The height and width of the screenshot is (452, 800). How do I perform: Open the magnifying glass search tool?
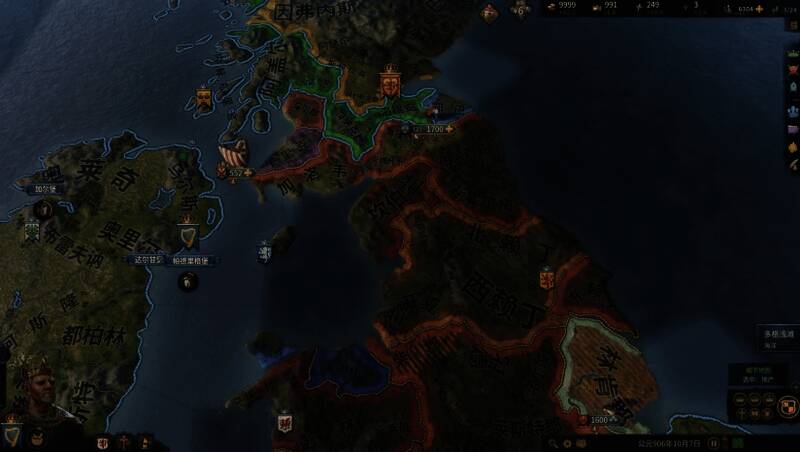(x=552, y=442)
